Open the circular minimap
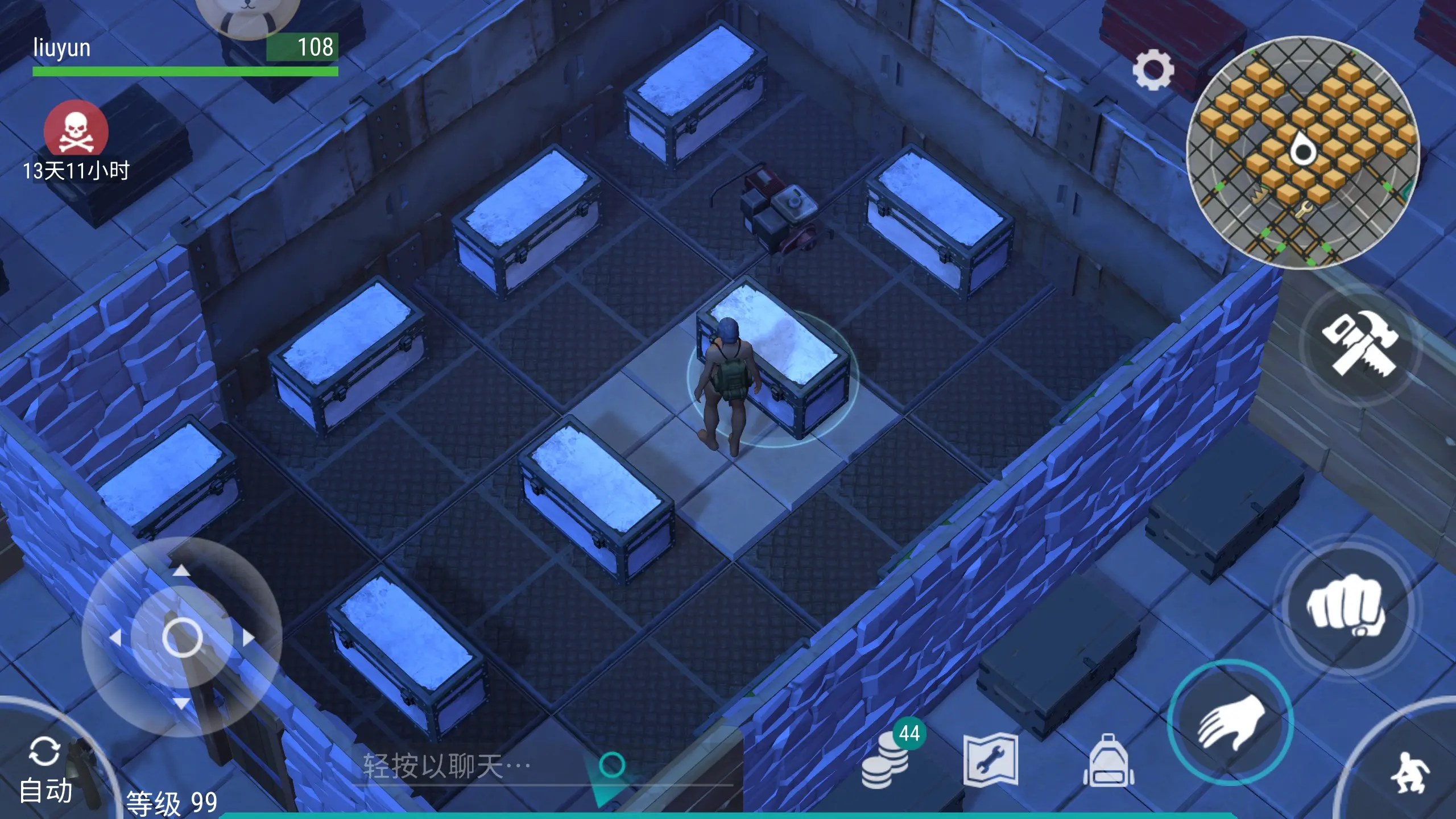The height and width of the screenshot is (819, 1456). coord(1302,152)
